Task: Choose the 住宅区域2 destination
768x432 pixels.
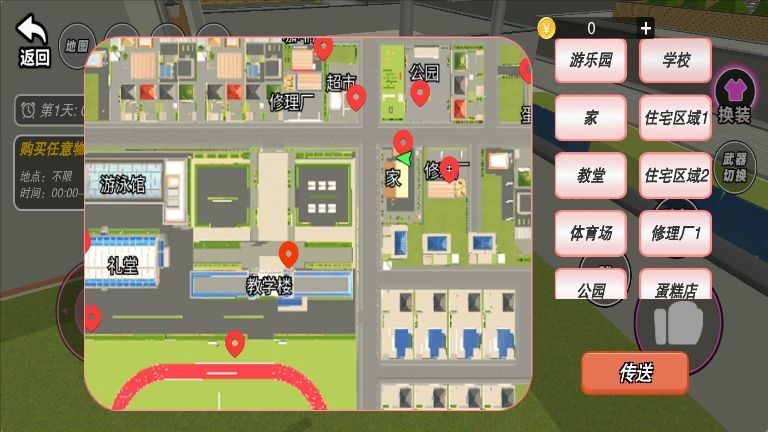Action: point(676,175)
